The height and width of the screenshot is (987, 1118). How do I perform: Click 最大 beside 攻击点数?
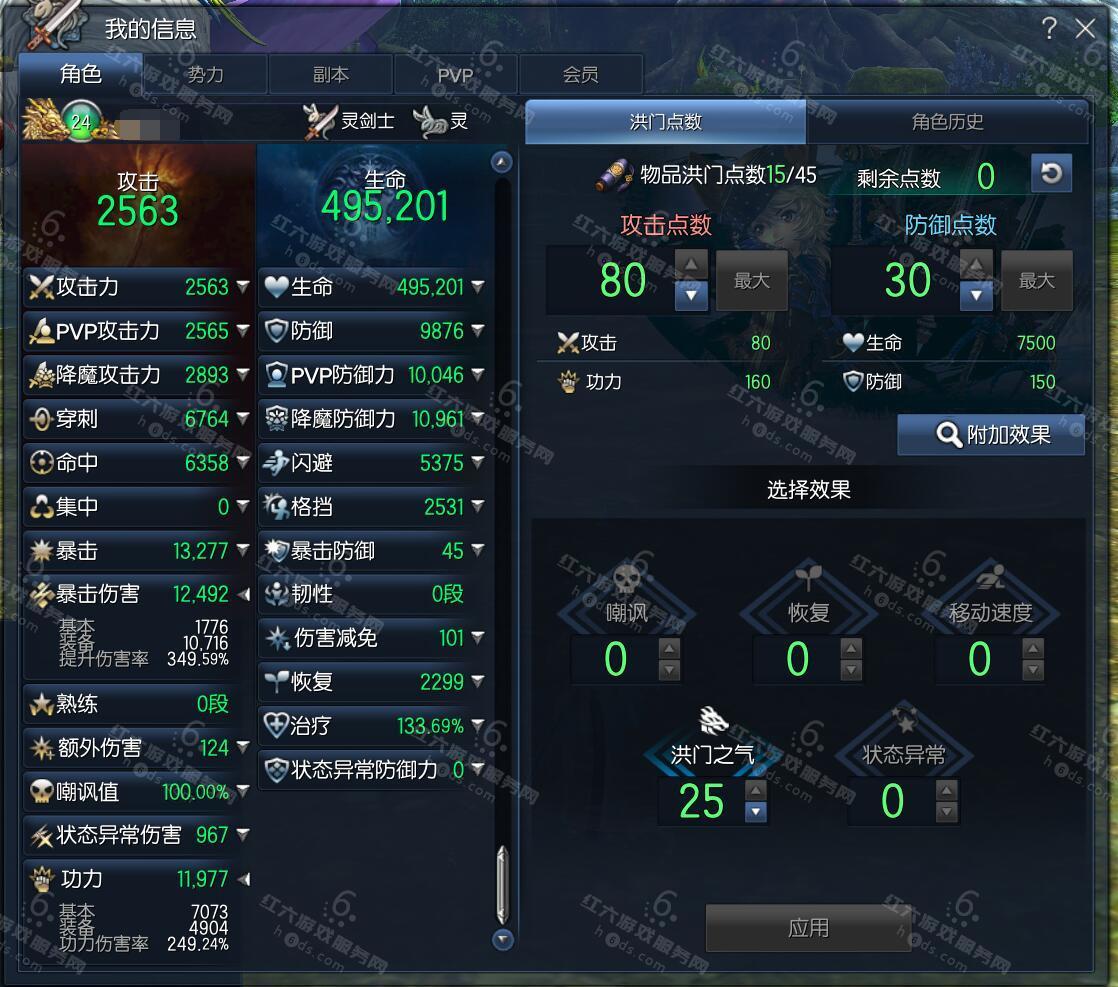click(751, 281)
